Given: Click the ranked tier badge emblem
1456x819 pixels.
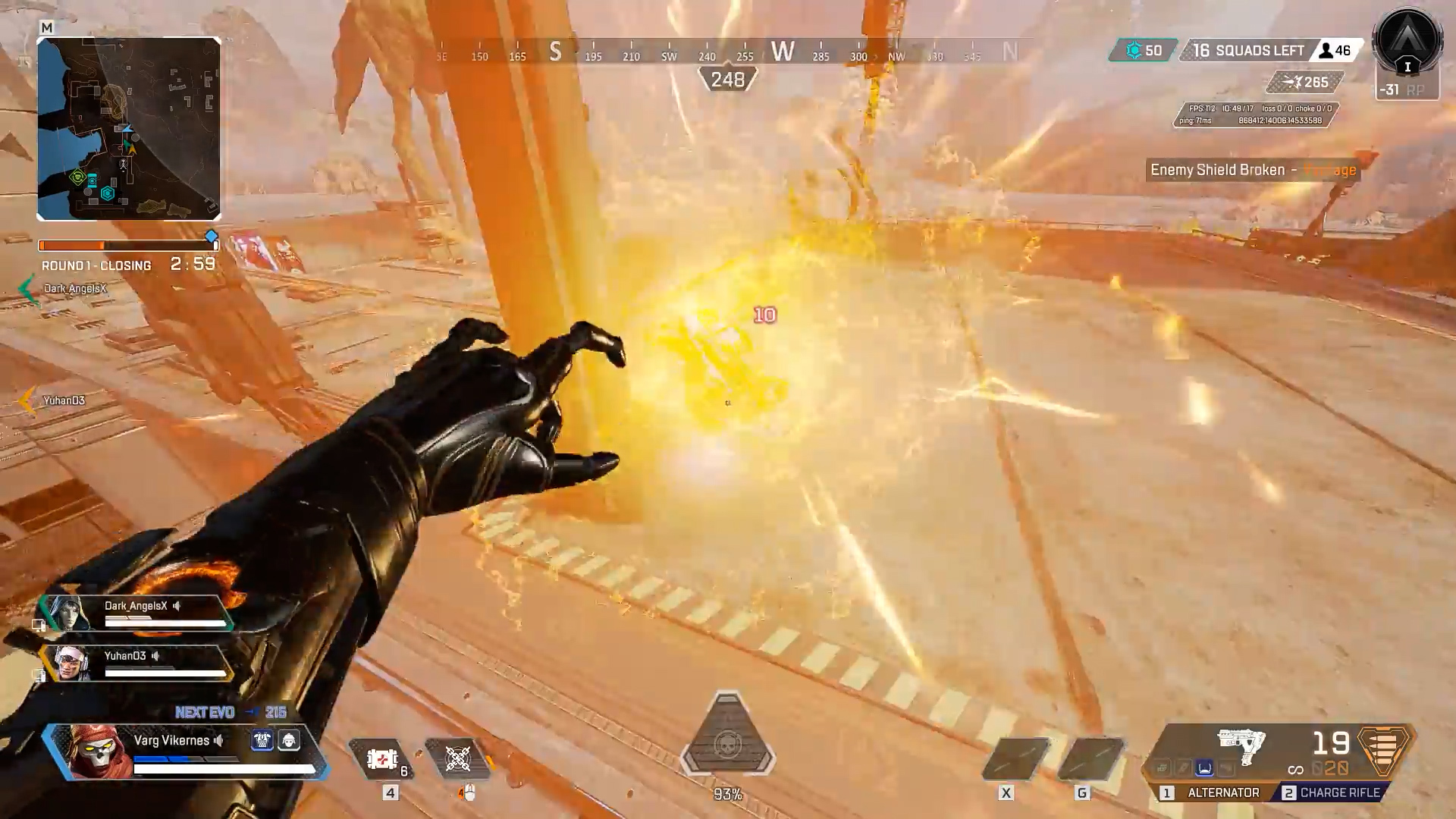Looking at the screenshot, I should 1407,45.
